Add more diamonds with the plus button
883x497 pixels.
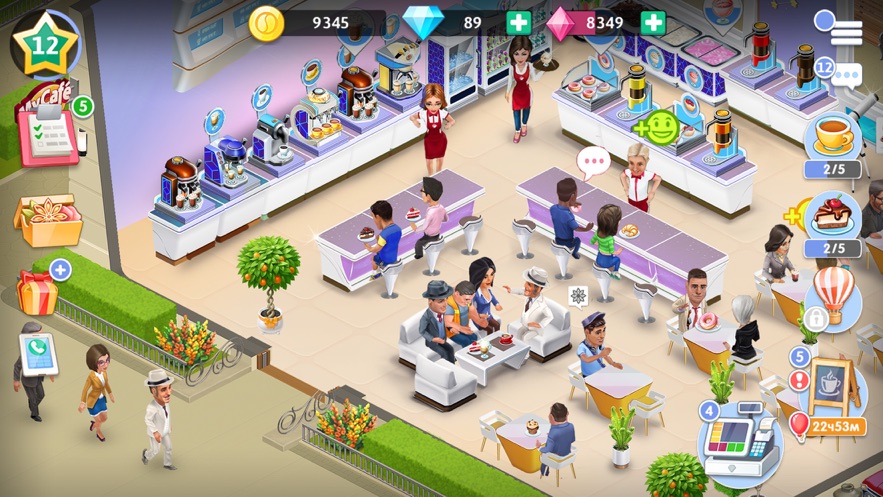pos(519,23)
